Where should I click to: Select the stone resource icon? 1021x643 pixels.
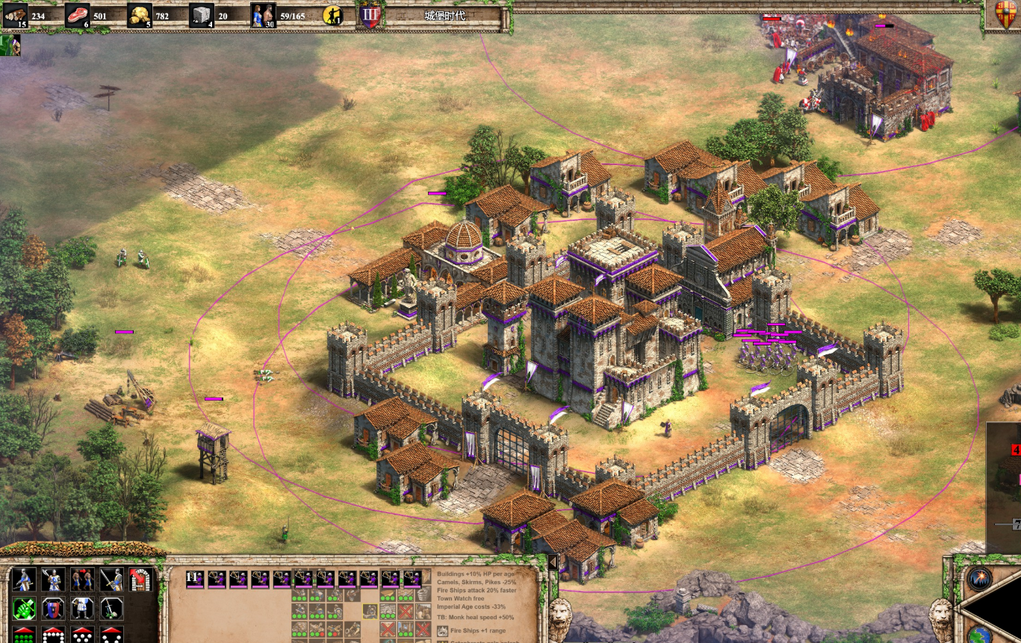(201, 15)
